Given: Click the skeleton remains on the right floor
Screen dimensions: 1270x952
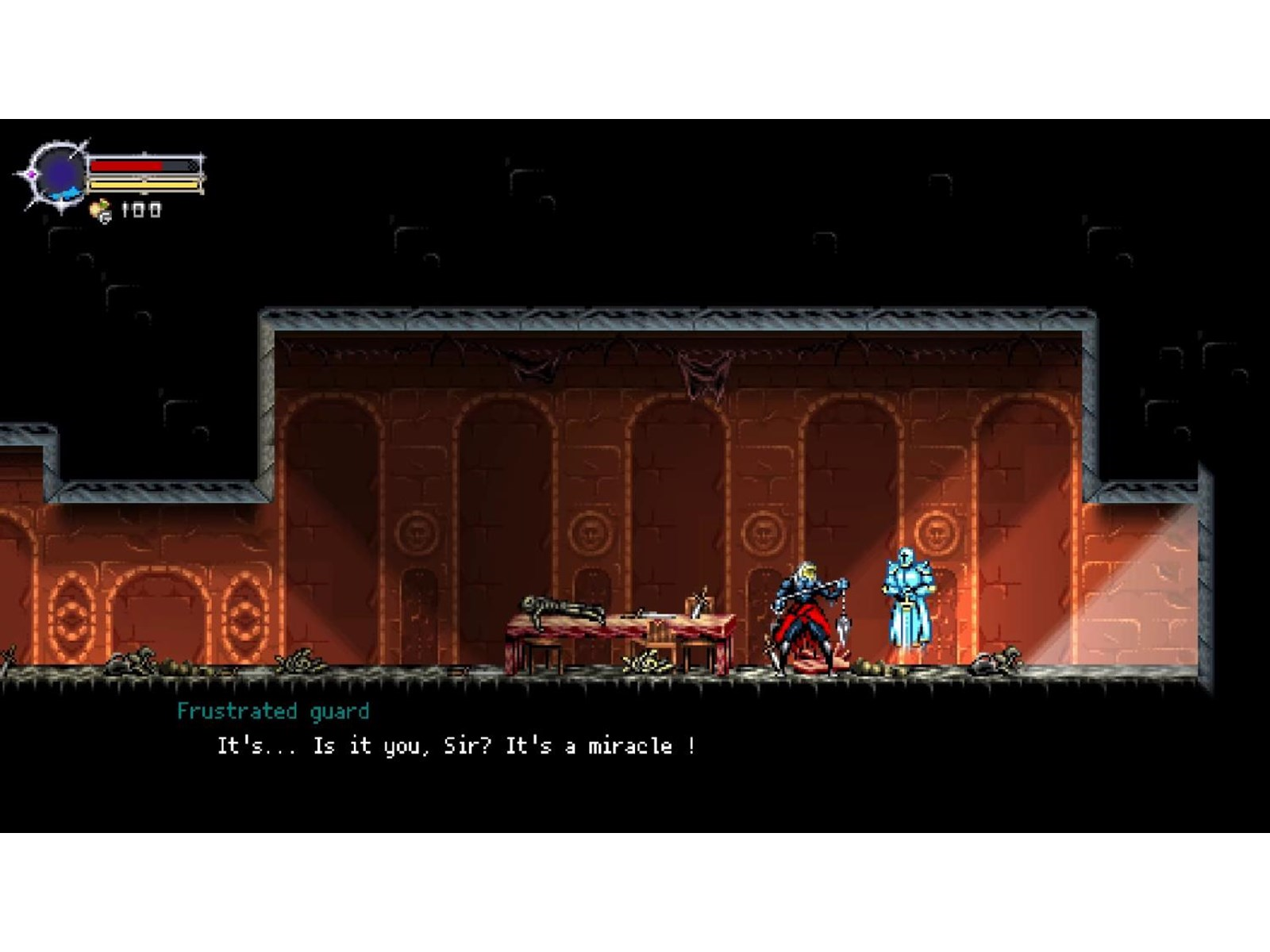Looking at the screenshot, I should click(x=997, y=661).
